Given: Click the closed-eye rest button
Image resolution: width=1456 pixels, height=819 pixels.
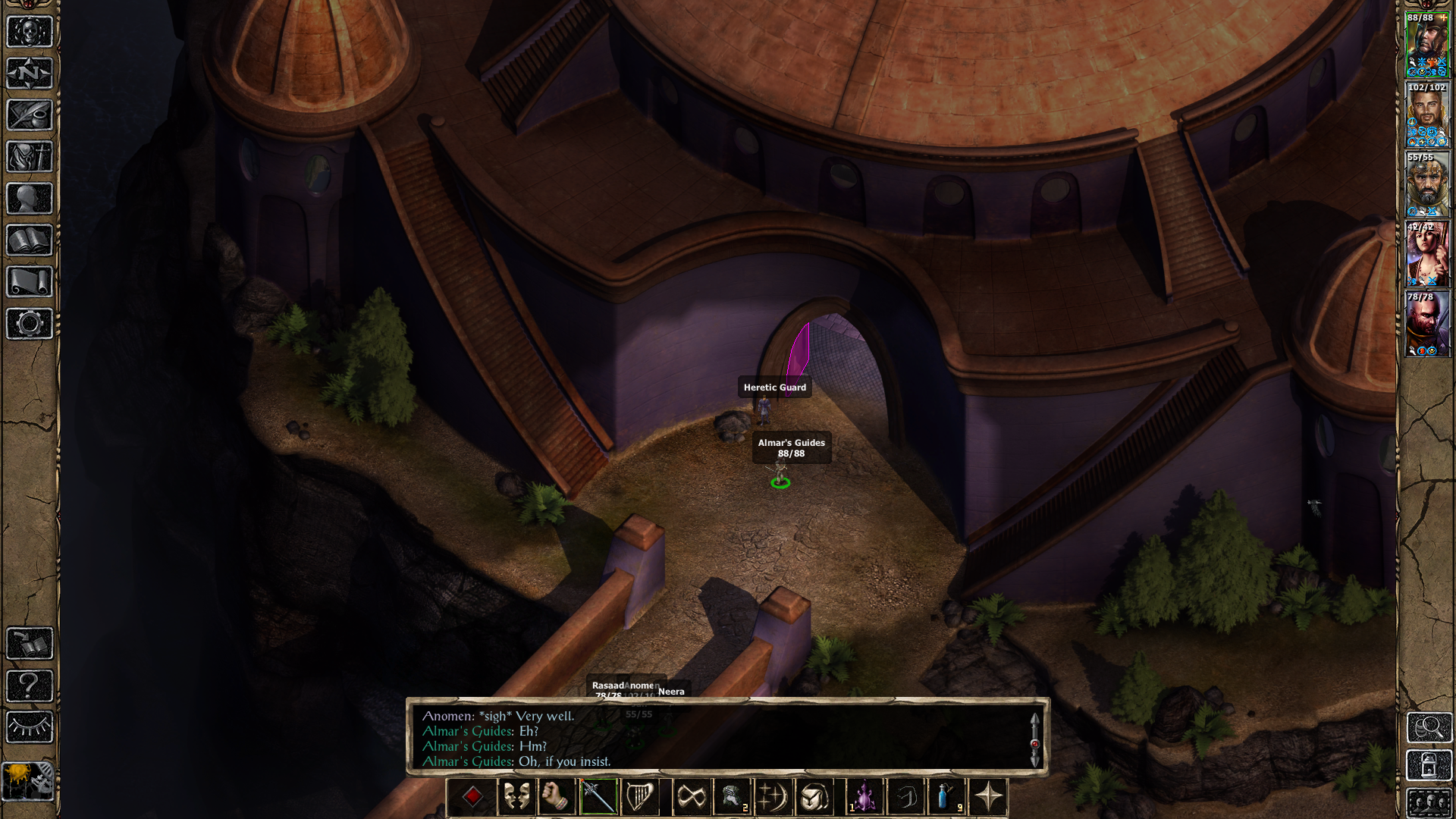Looking at the screenshot, I should (30, 727).
